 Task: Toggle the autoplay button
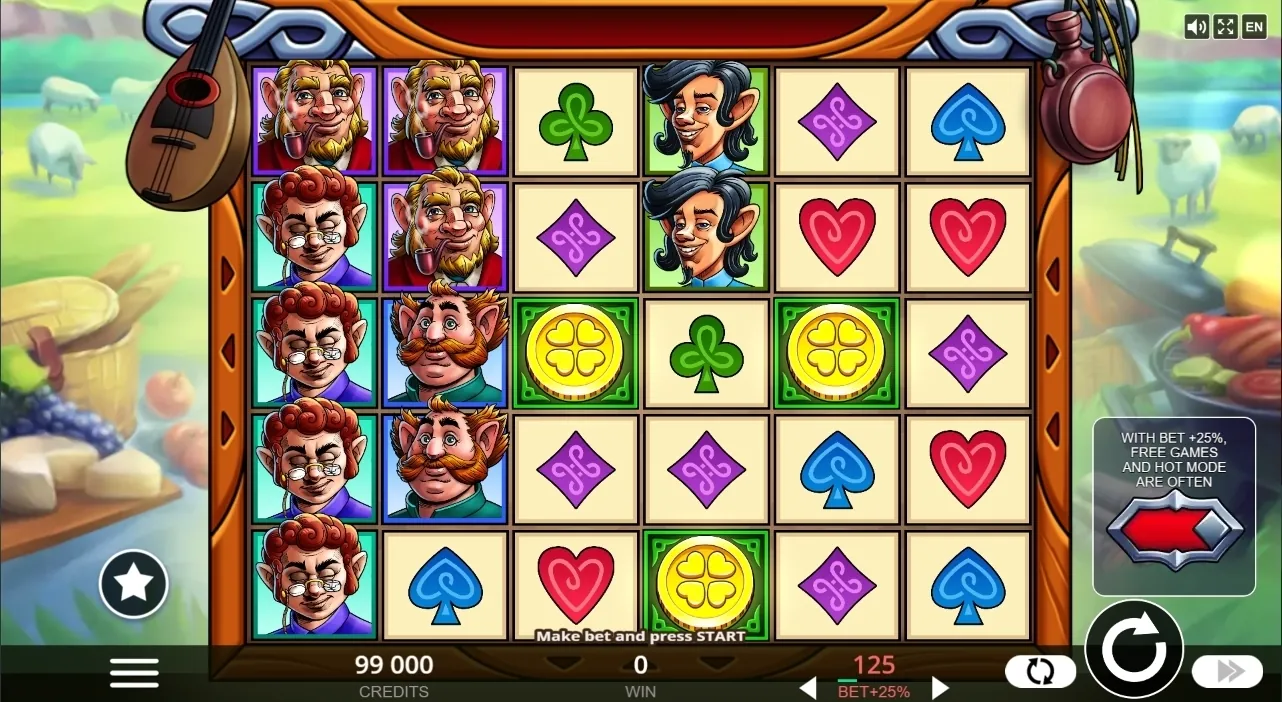tap(1040, 671)
